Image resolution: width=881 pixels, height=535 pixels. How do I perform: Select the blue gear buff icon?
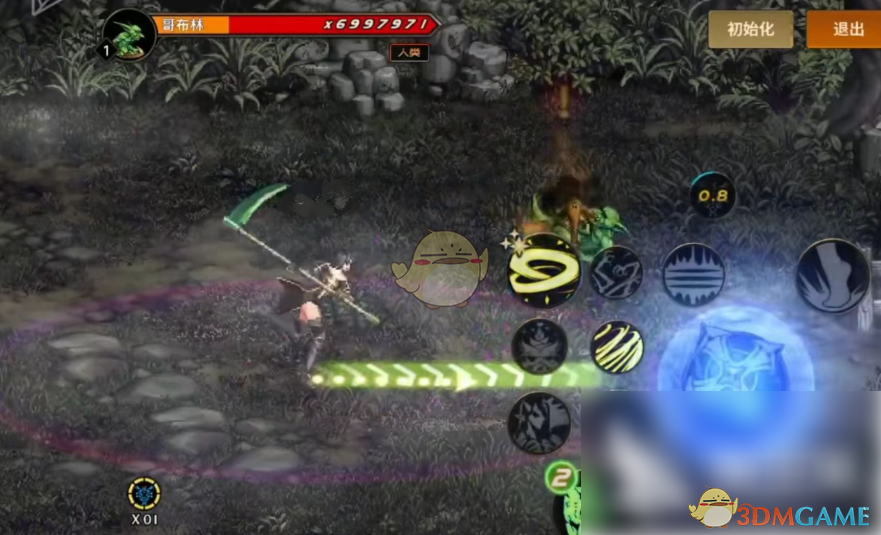(x=145, y=493)
